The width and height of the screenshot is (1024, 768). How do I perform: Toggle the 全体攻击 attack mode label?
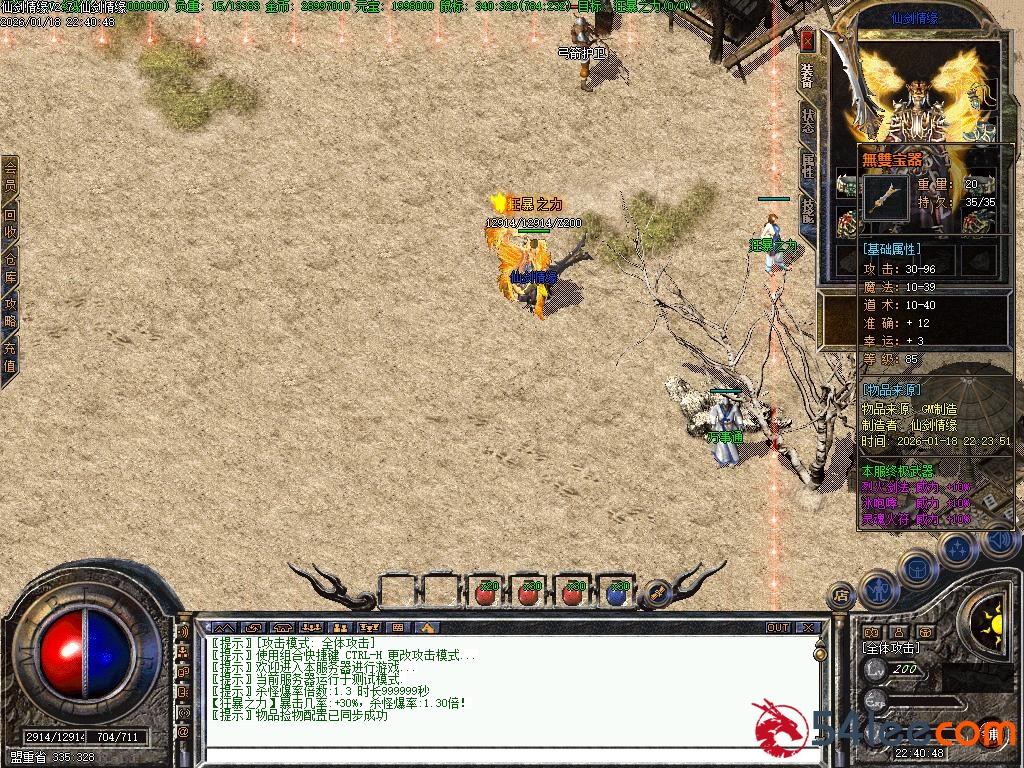(x=891, y=649)
